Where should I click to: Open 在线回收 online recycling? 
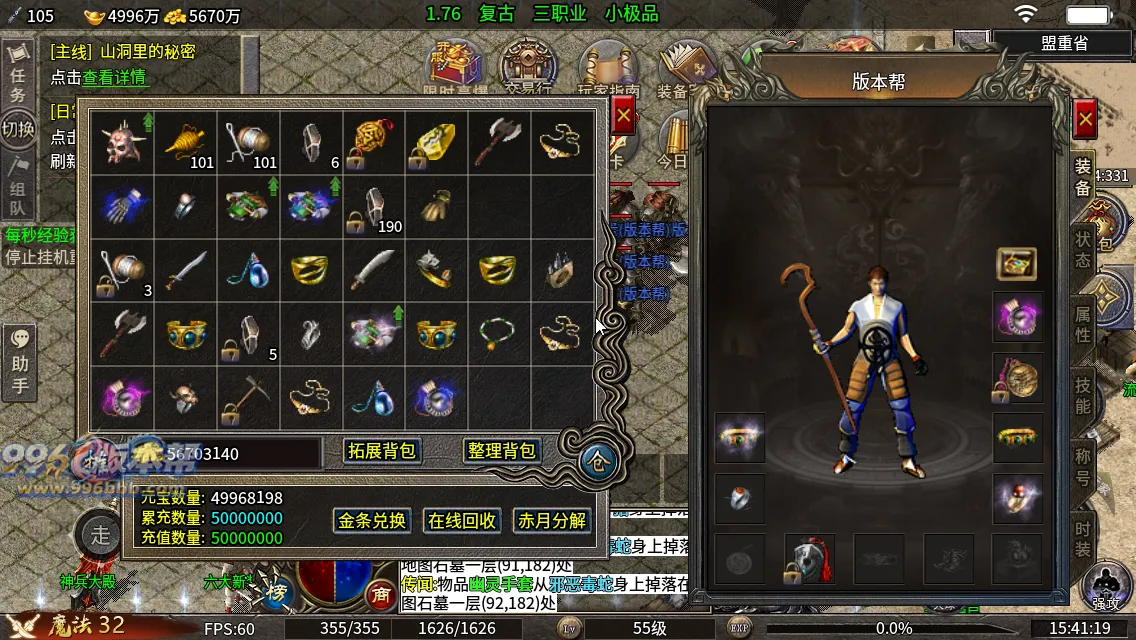tap(462, 521)
